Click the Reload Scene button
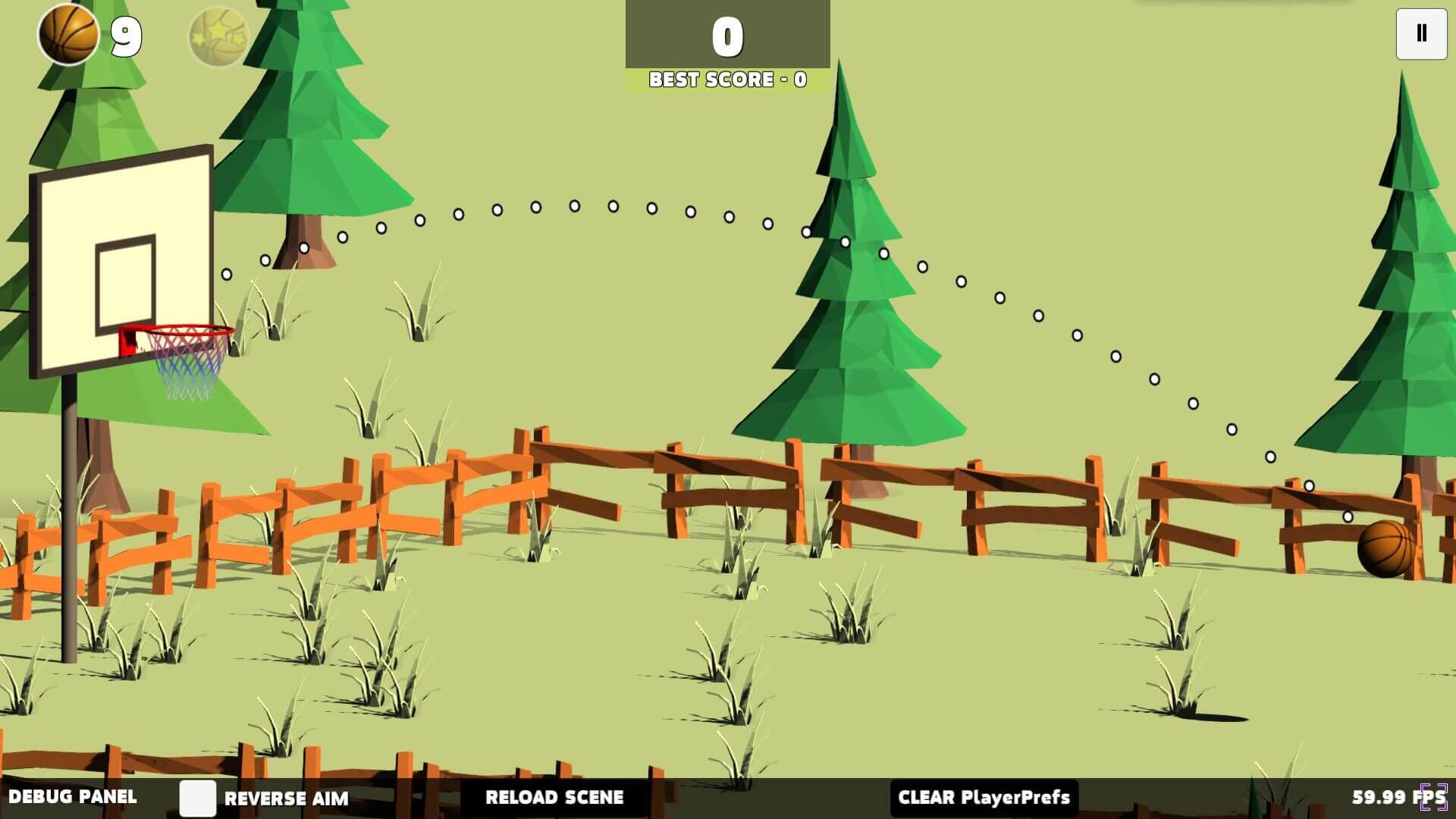1456x819 pixels. point(554,798)
